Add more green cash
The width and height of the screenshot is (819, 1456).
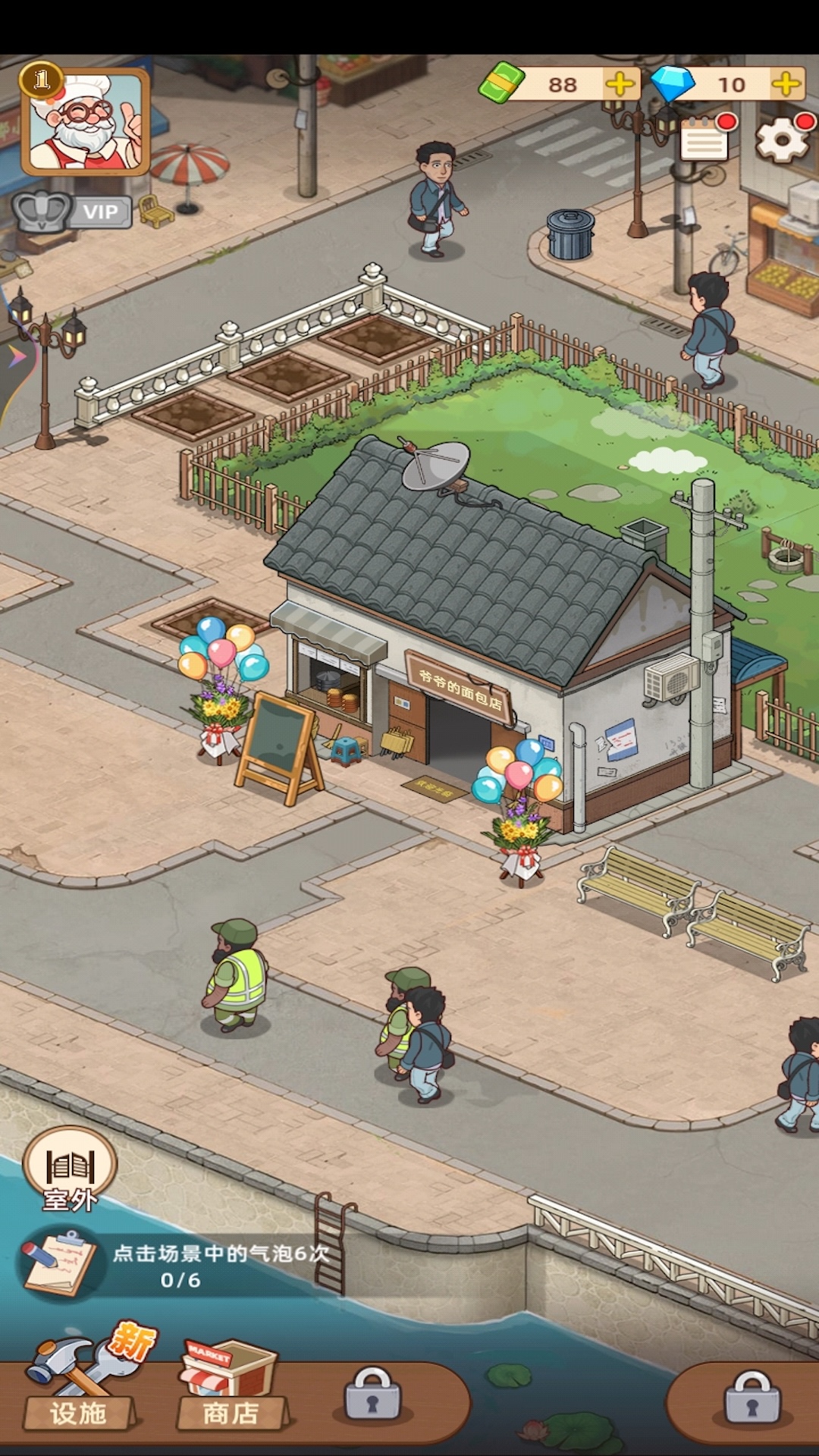[x=620, y=84]
